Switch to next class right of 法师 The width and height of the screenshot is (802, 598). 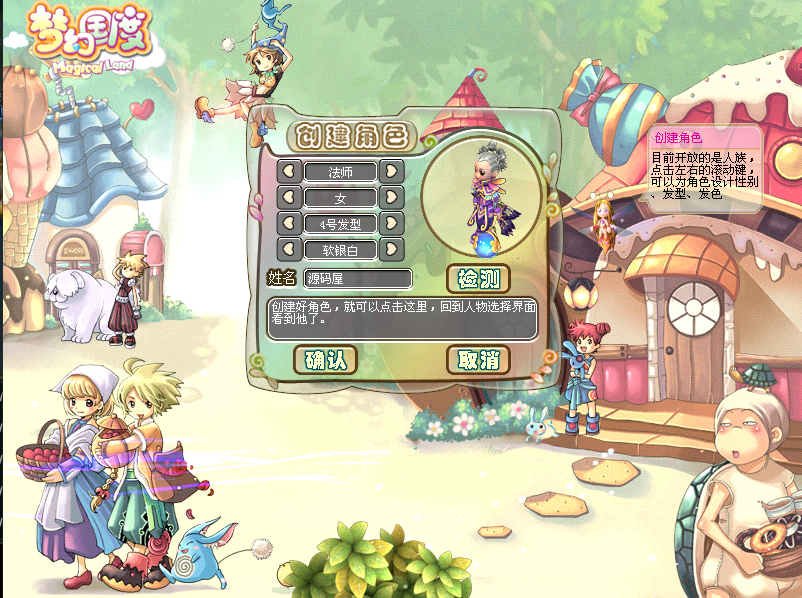(x=391, y=171)
